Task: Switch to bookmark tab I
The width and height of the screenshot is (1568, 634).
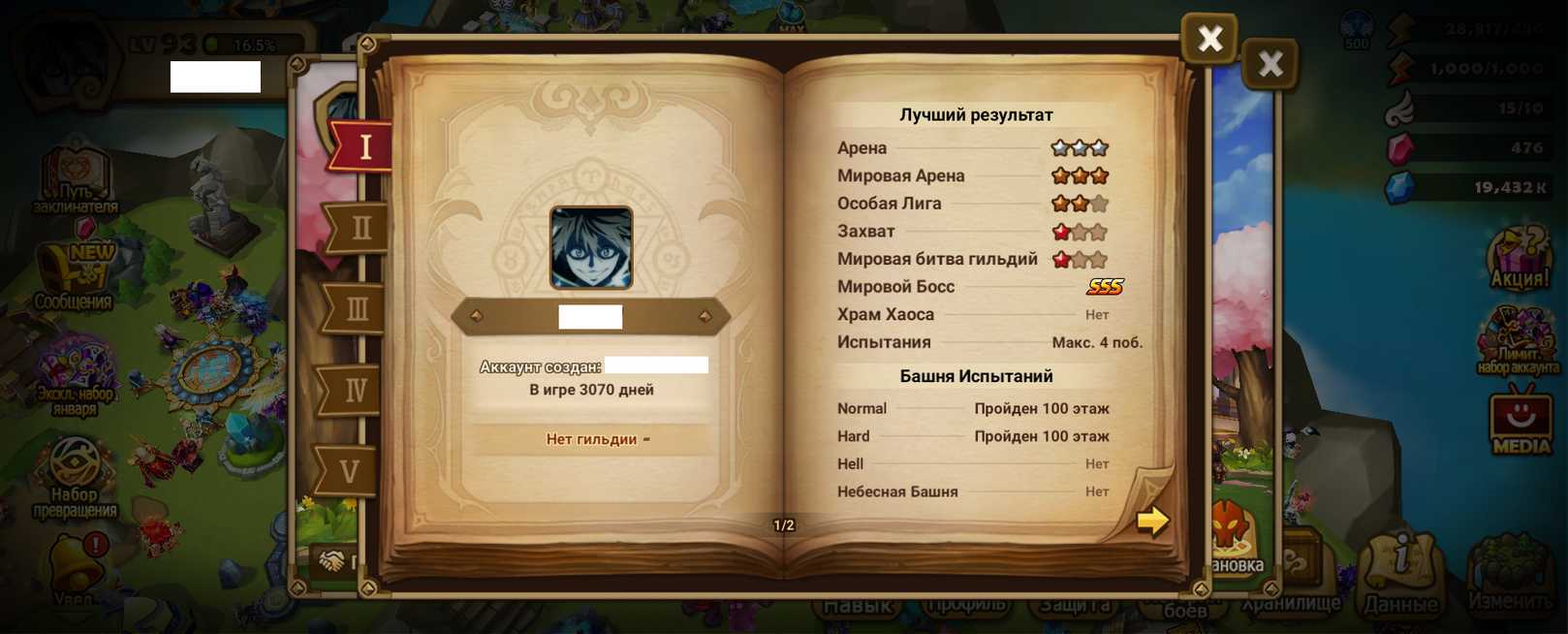Action: (363, 146)
